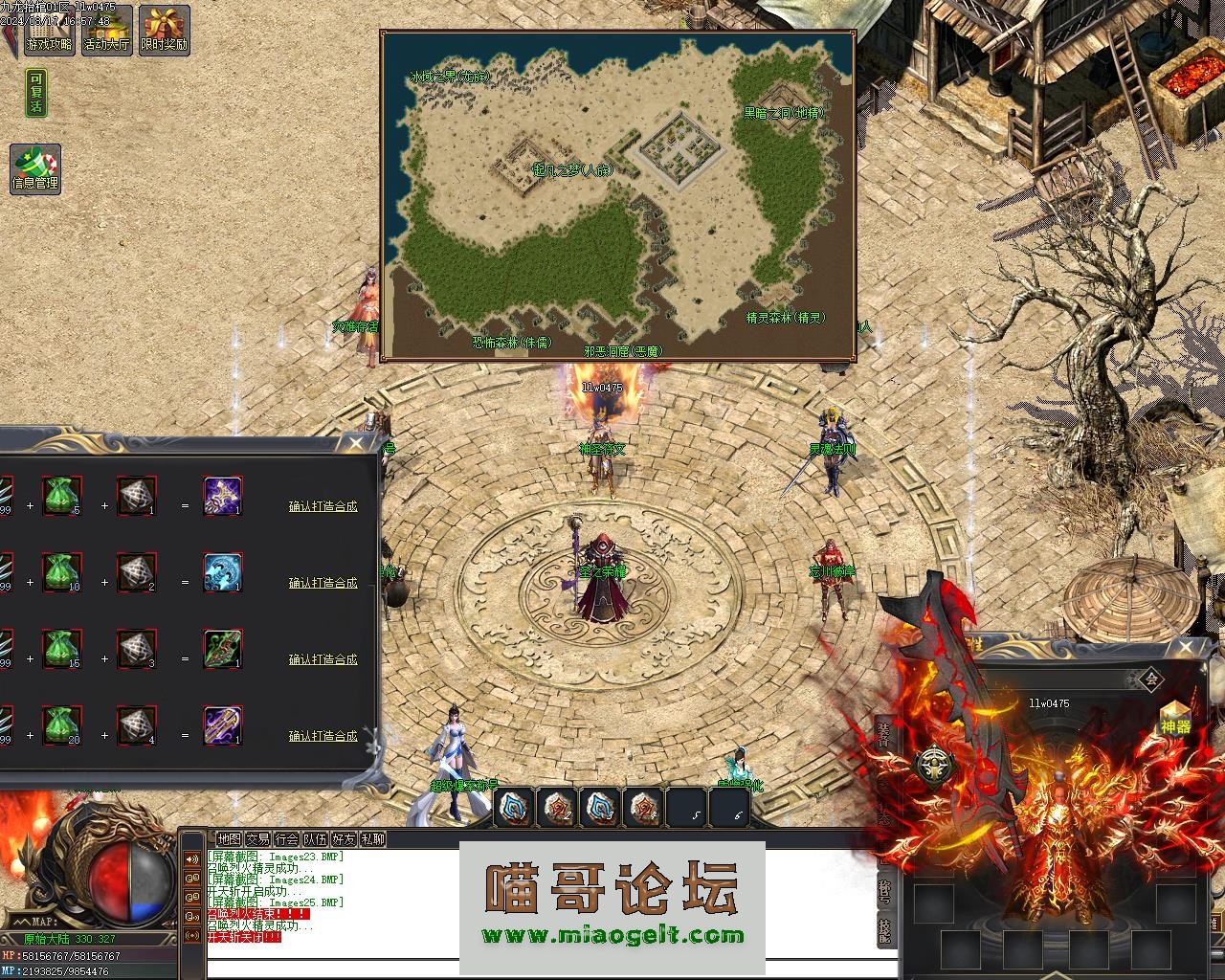
Task: Close the character equipment panel
Action: pos(1187,647)
